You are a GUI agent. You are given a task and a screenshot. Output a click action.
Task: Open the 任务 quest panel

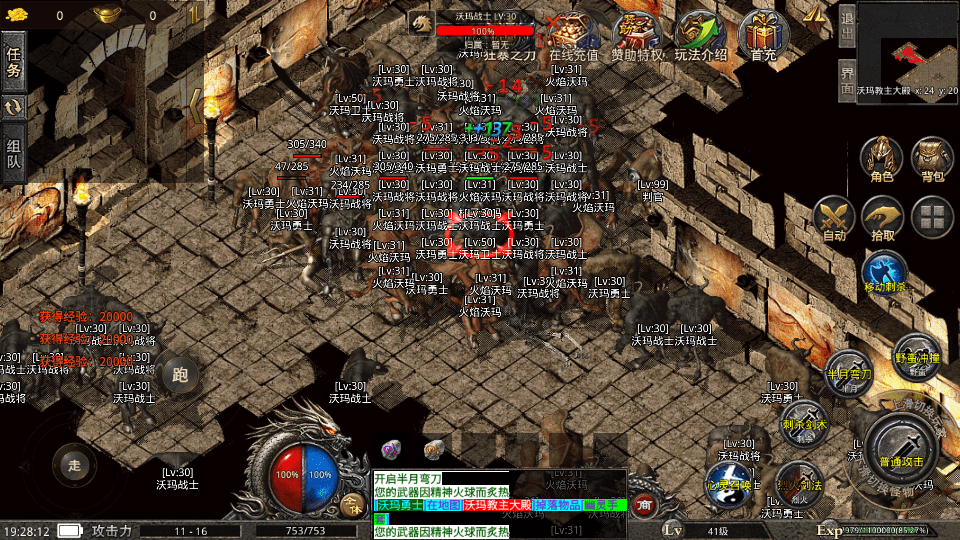click(x=14, y=62)
